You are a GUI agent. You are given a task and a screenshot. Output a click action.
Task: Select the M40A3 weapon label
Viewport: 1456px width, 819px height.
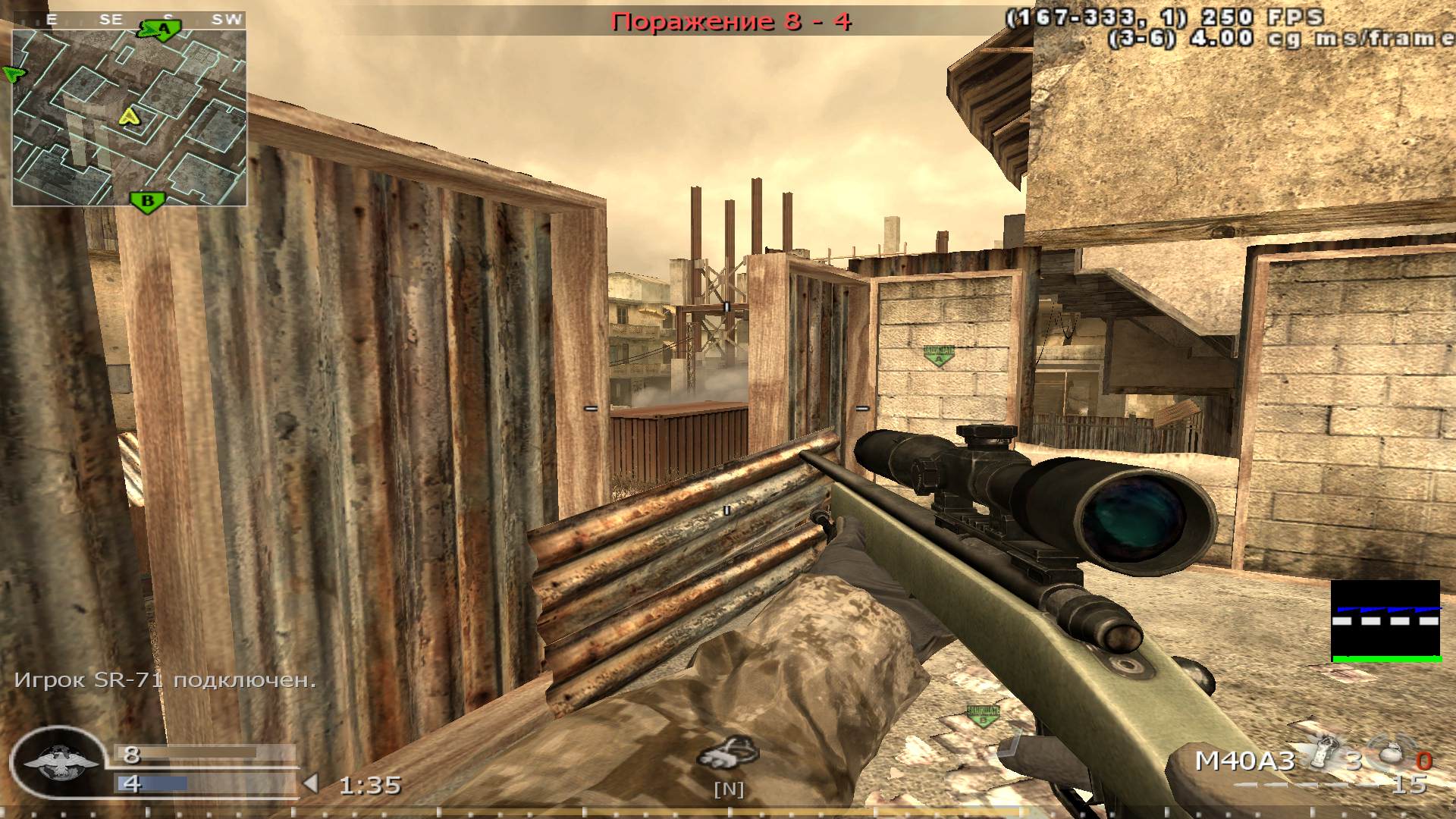tap(1244, 761)
